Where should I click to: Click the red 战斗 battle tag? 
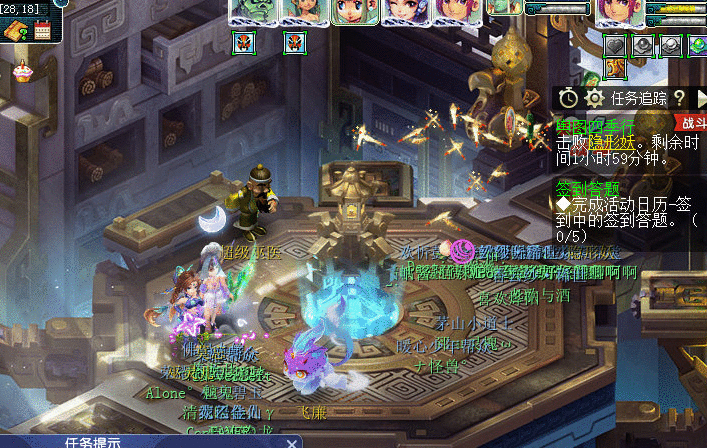click(x=691, y=122)
